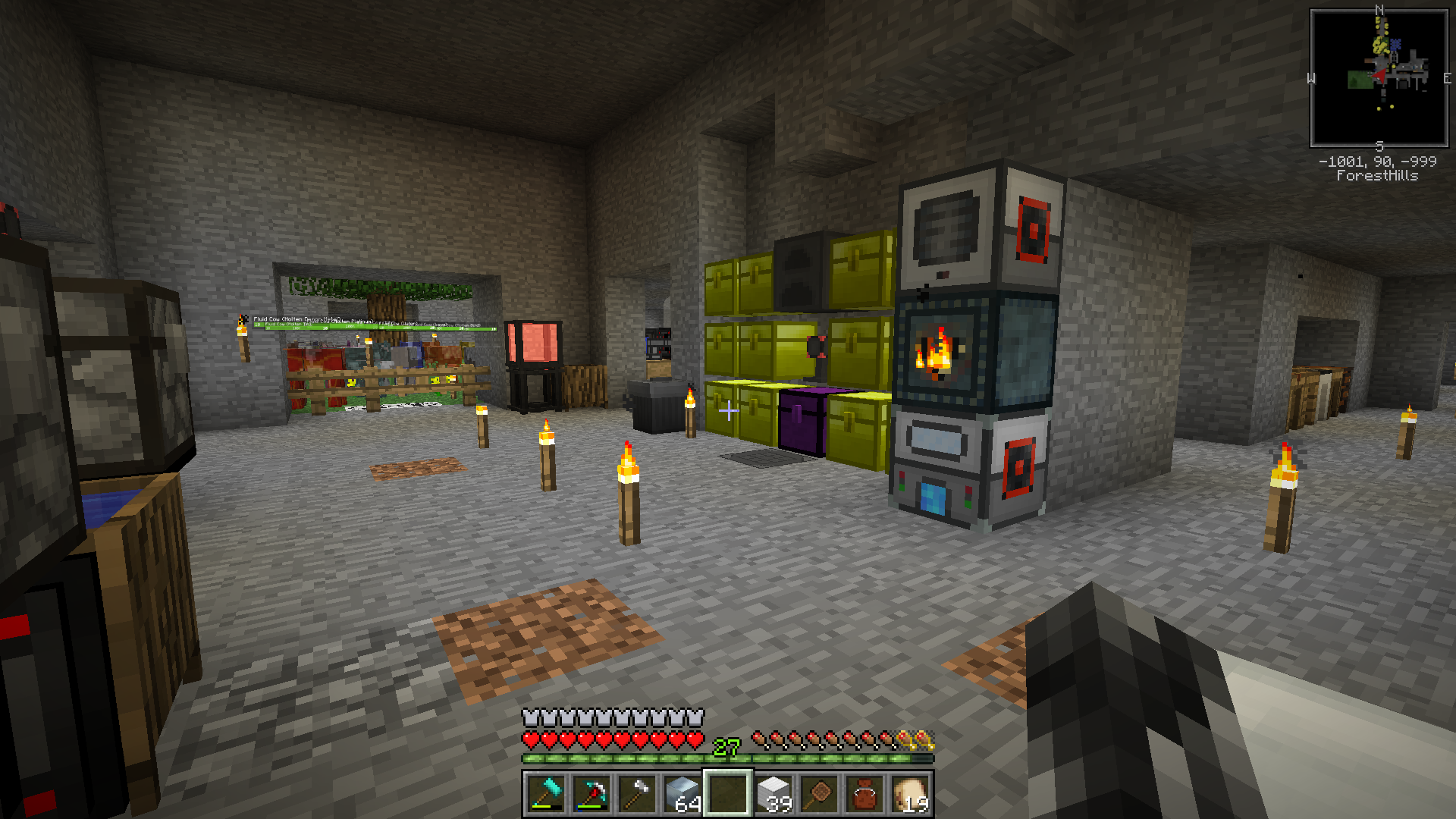Click the minimap in the corner

pos(1379,78)
